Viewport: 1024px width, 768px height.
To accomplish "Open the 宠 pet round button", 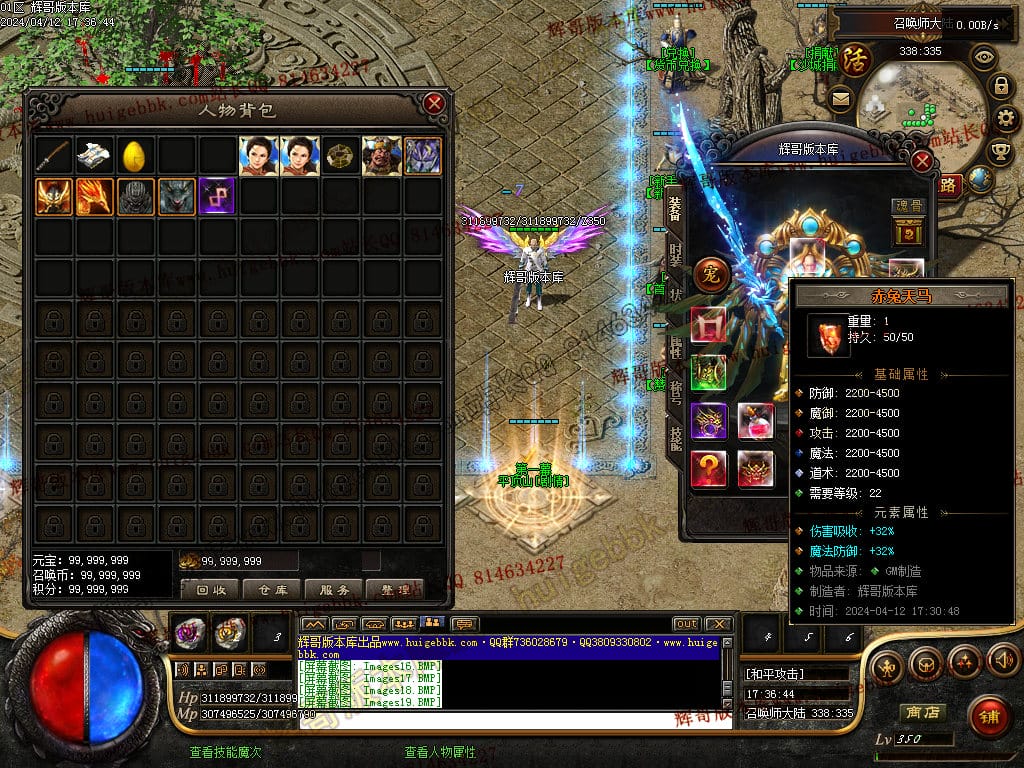I will click(x=711, y=273).
